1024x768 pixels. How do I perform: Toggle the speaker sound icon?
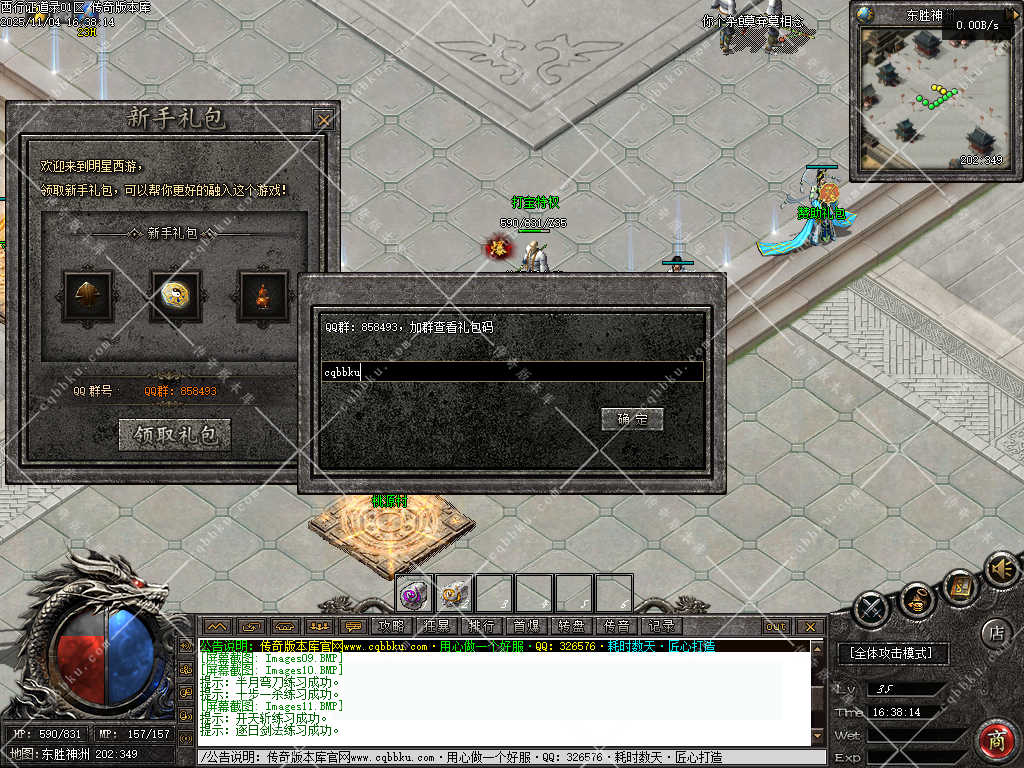click(x=999, y=570)
